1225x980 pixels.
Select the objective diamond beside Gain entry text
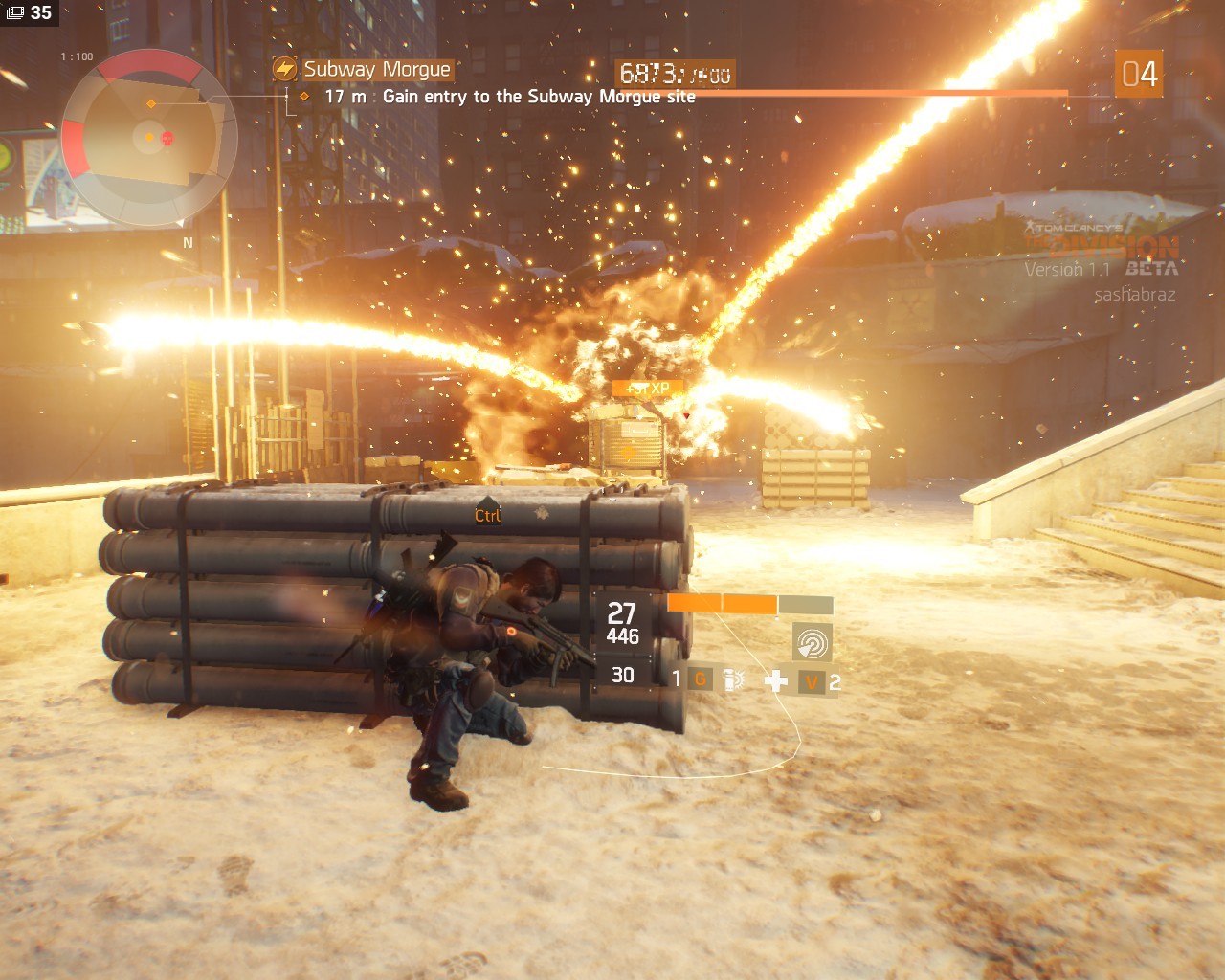pyautogui.click(x=304, y=97)
